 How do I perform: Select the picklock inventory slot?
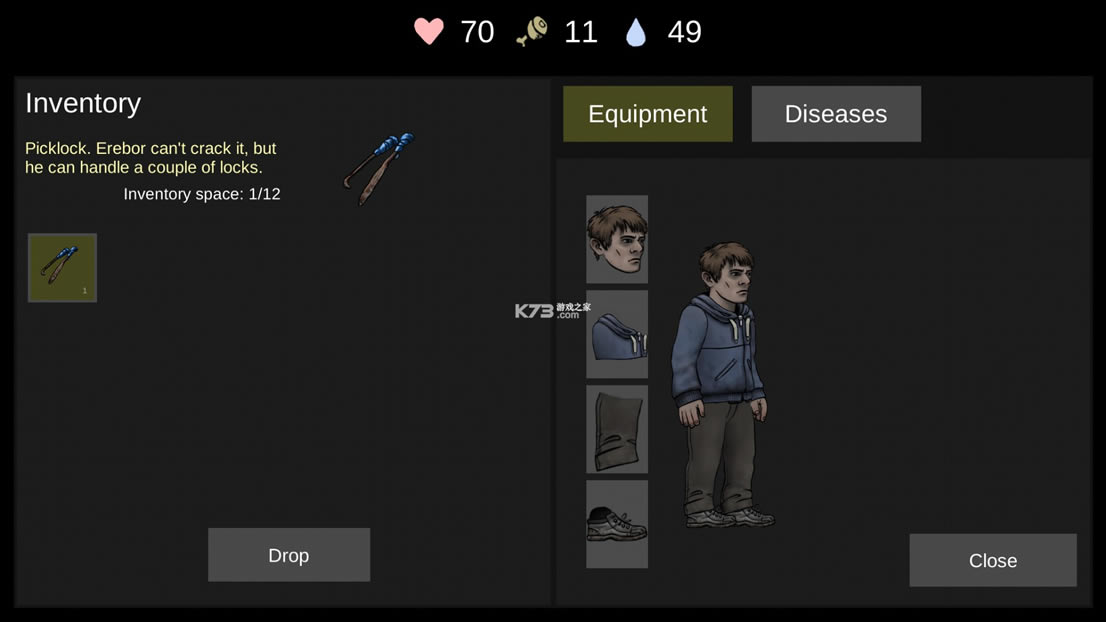coord(62,267)
